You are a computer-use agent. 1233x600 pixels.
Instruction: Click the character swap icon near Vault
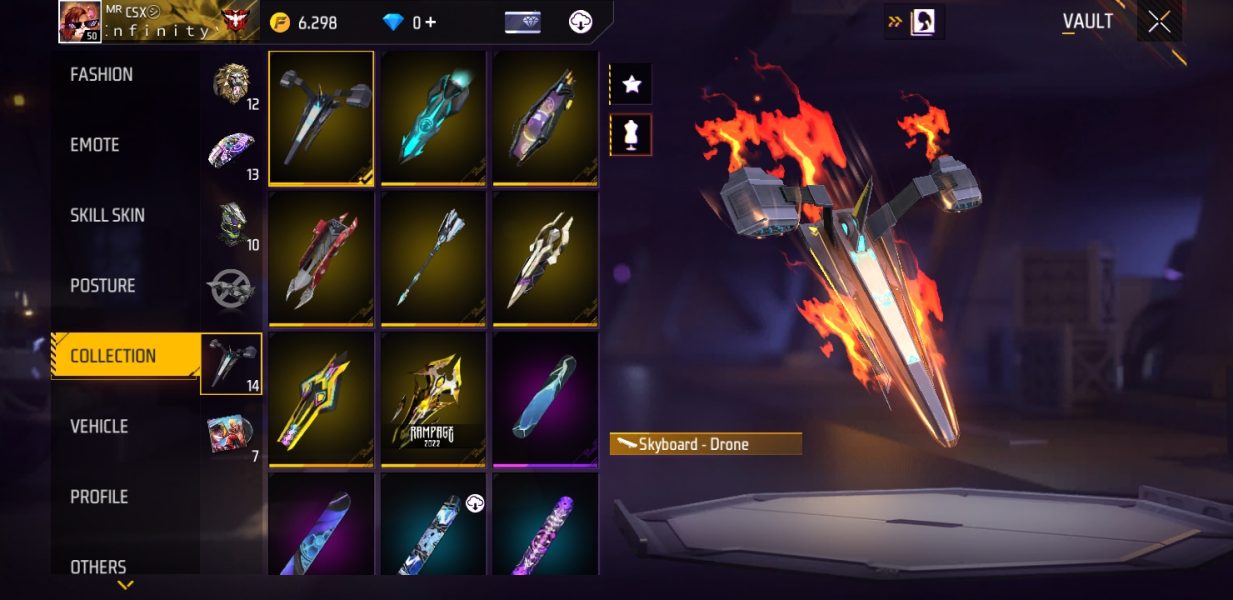point(921,22)
